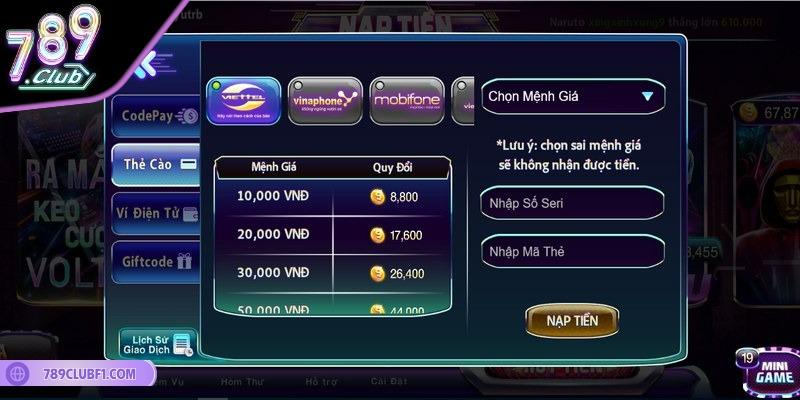Go back using the arrow icon
Image resolution: width=800 pixels, height=400 pixels.
click(x=149, y=67)
